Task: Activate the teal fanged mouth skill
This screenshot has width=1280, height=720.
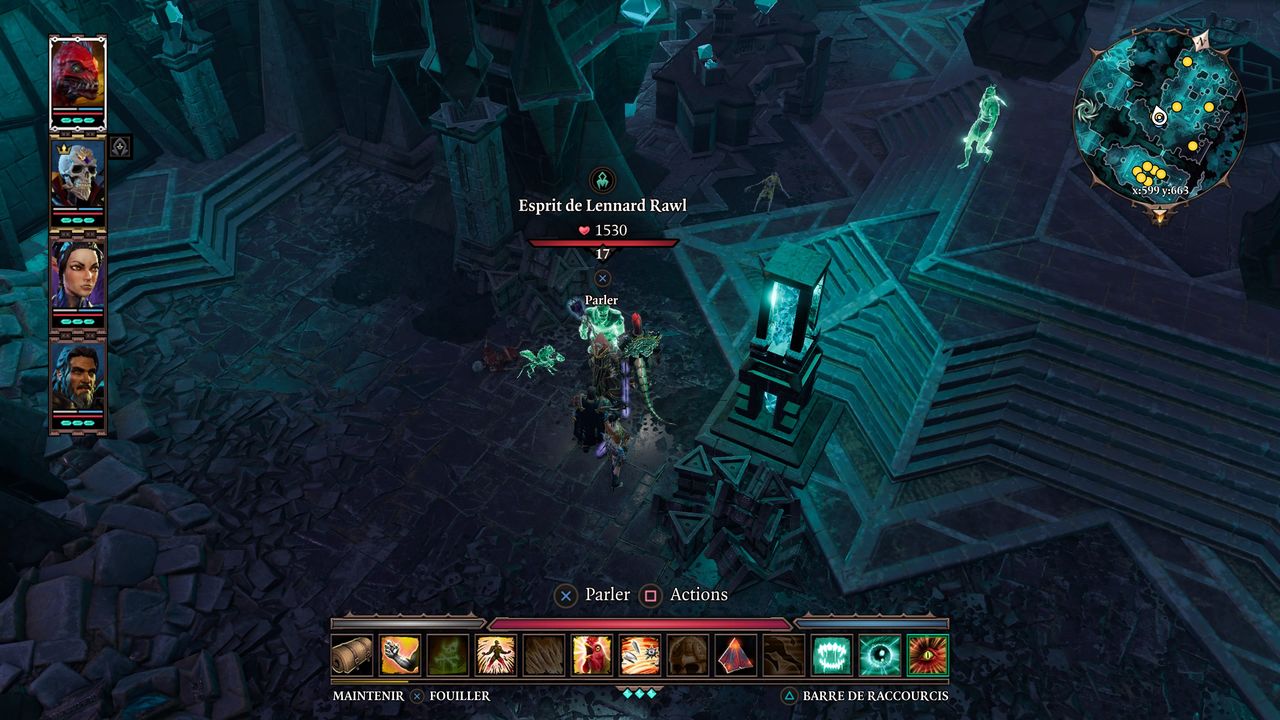Action: coord(832,655)
